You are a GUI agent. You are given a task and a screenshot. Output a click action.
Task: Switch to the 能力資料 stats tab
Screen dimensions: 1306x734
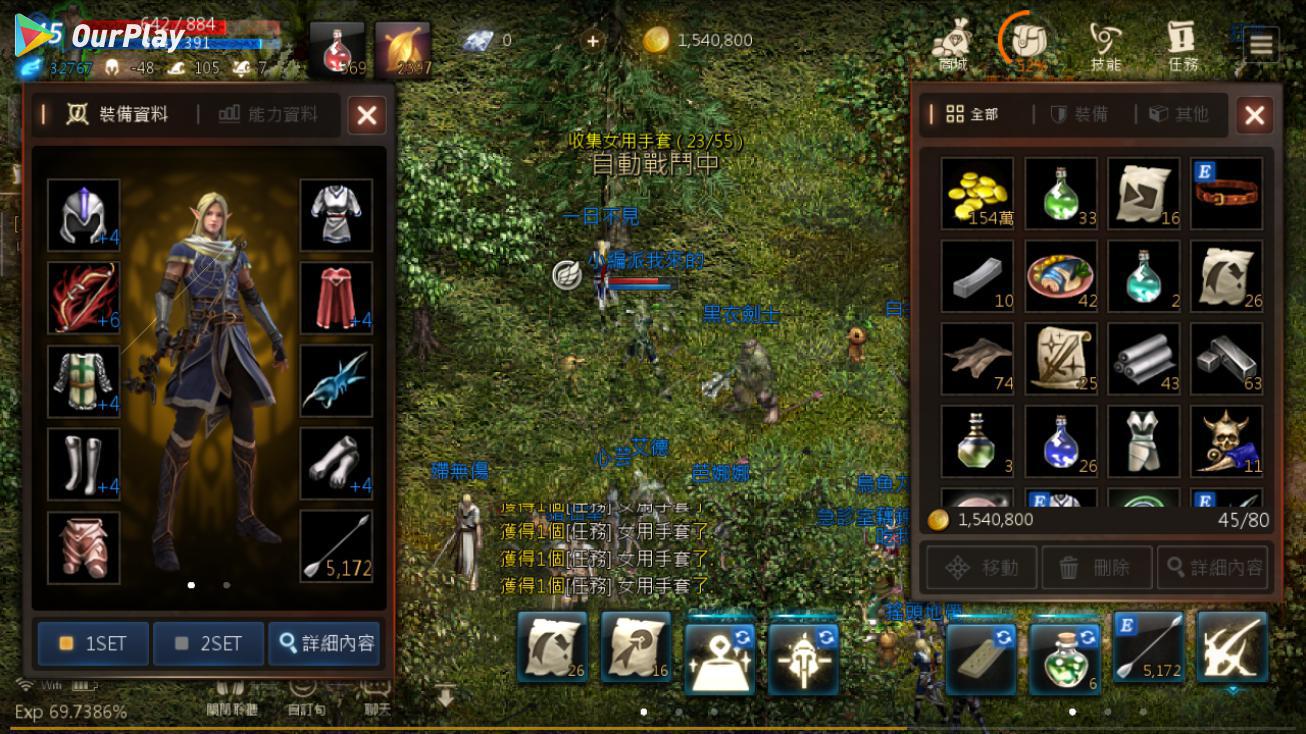(x=269, y=114)
